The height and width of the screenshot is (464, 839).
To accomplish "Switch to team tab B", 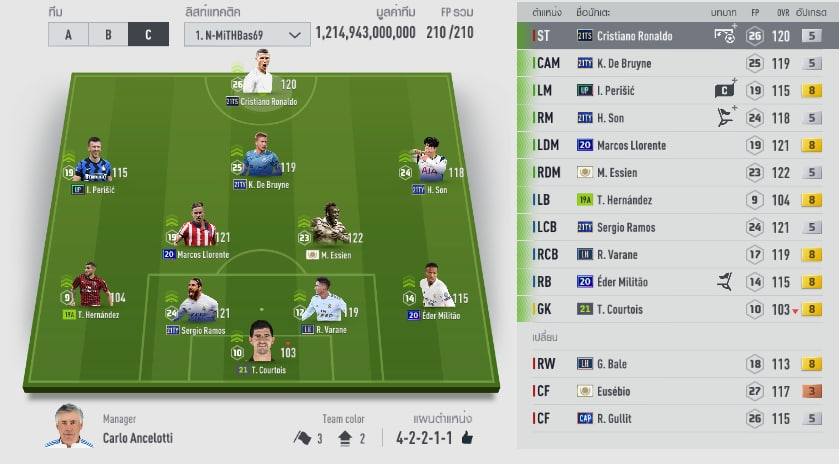I will (108, 34).
